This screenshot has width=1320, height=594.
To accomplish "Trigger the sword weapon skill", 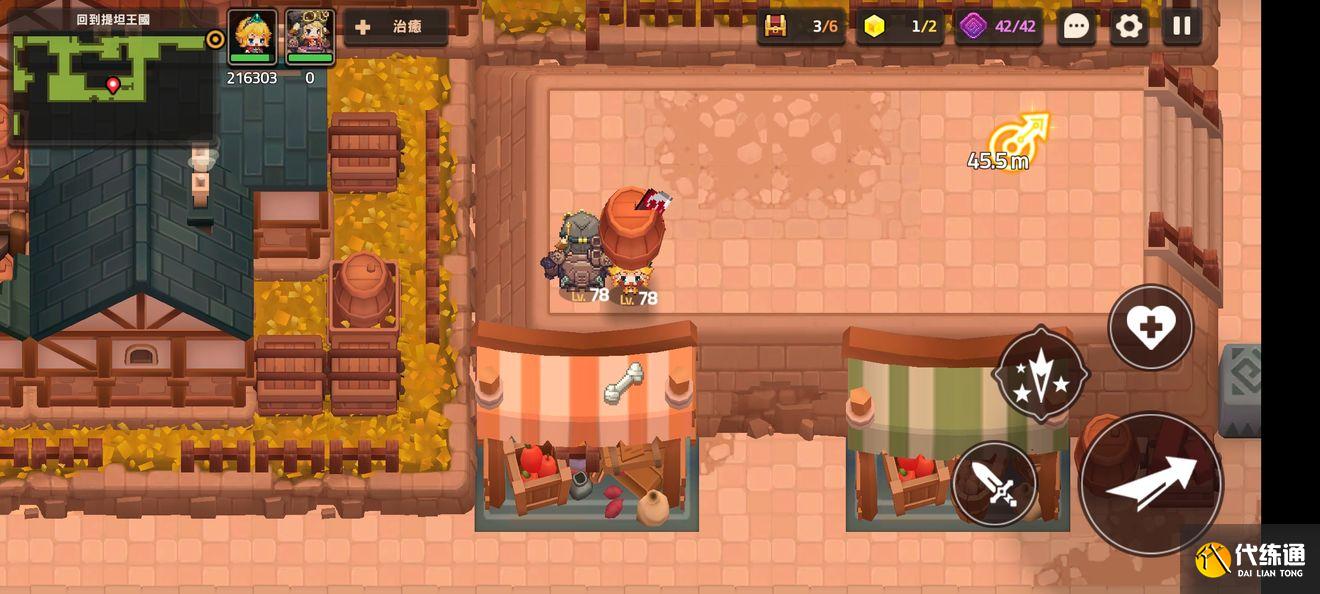I will coord(995,484).
